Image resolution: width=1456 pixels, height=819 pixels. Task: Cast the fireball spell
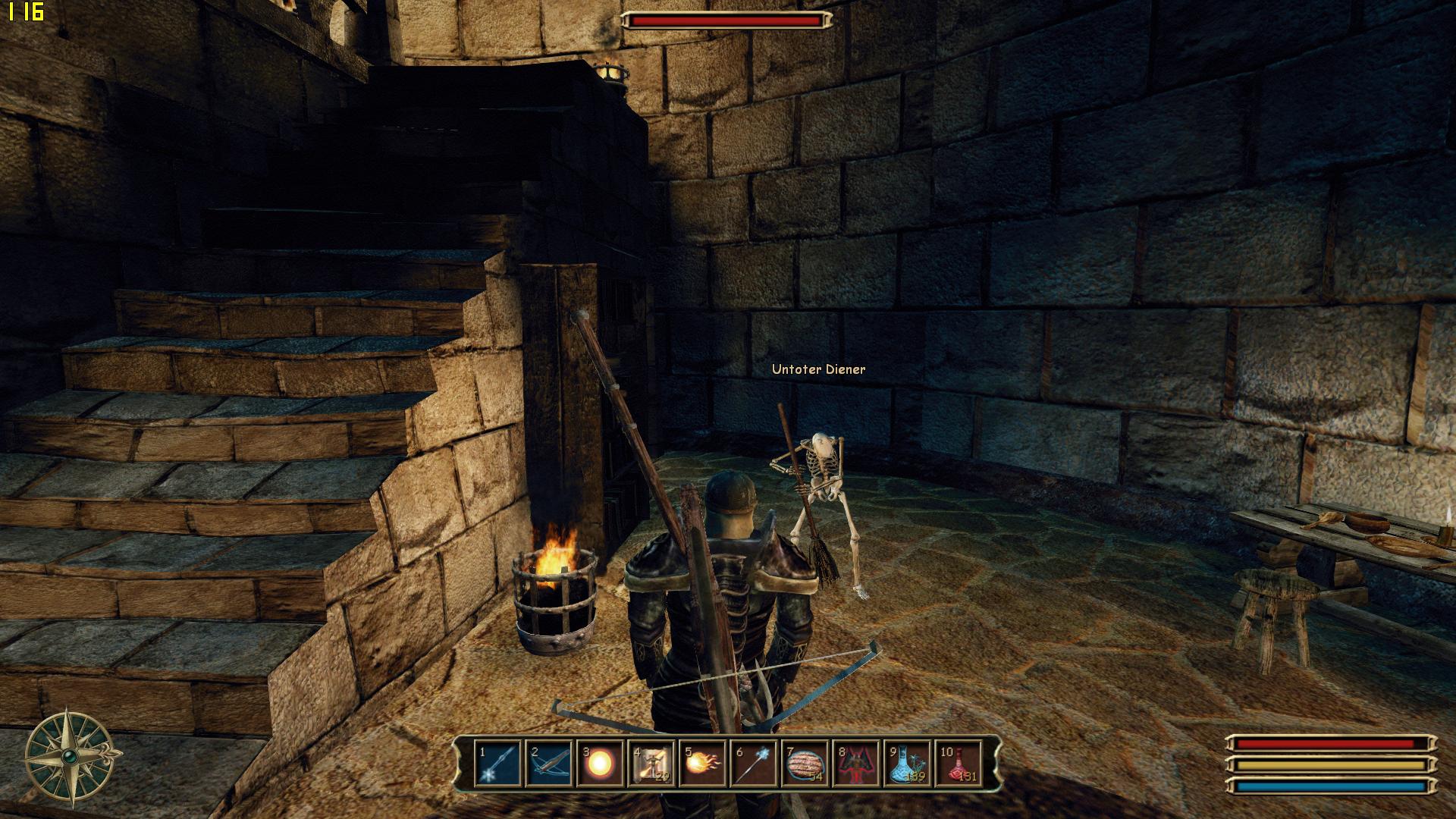[x=703, y=764]
